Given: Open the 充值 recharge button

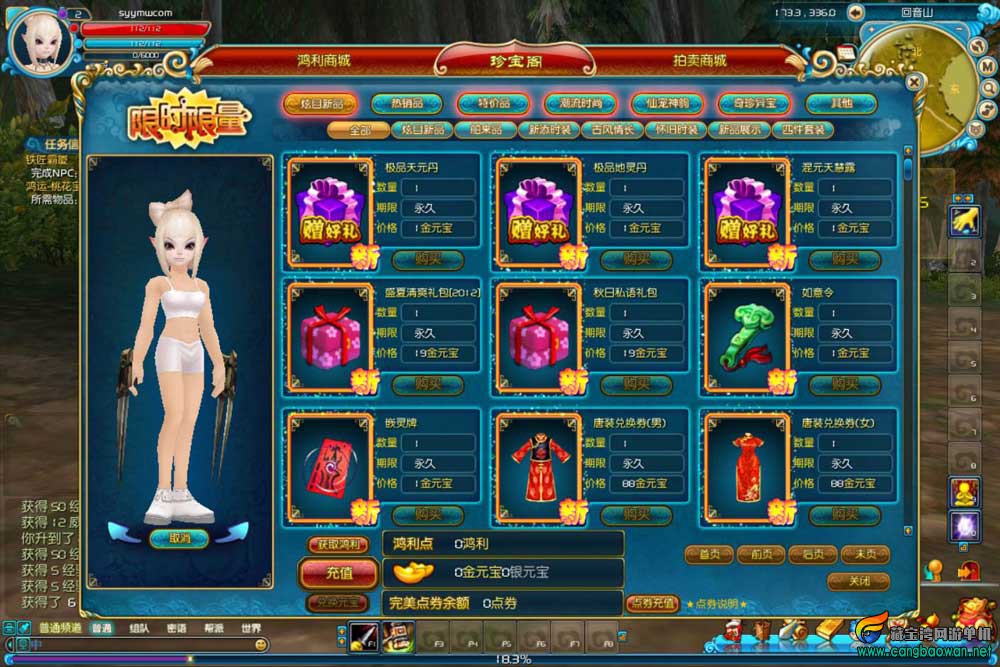Looking at the screenshot, I should click(x=339, y=573).
